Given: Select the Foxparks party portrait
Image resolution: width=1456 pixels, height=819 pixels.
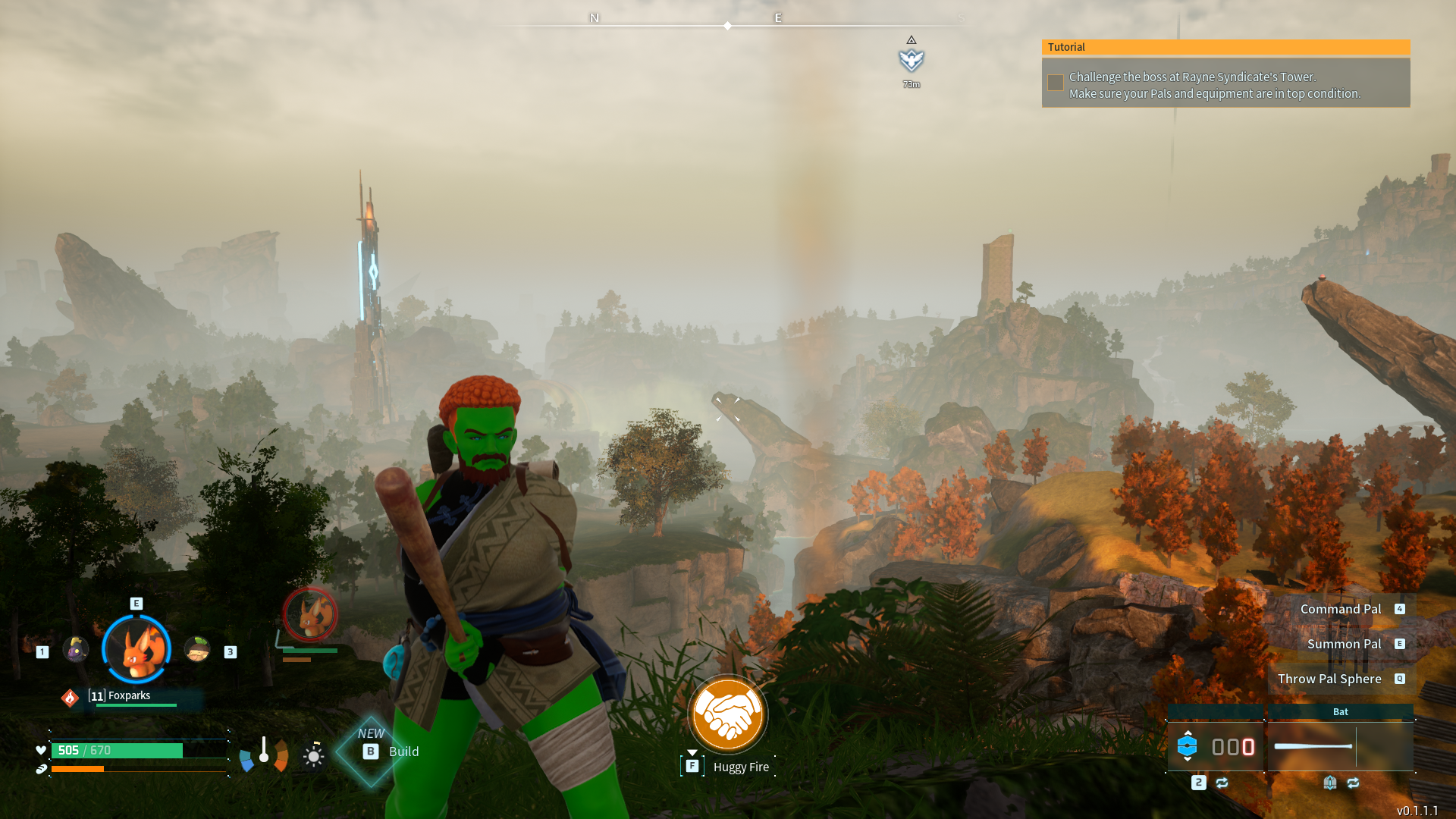Looking at the screenshot, I should pos(136,649).
